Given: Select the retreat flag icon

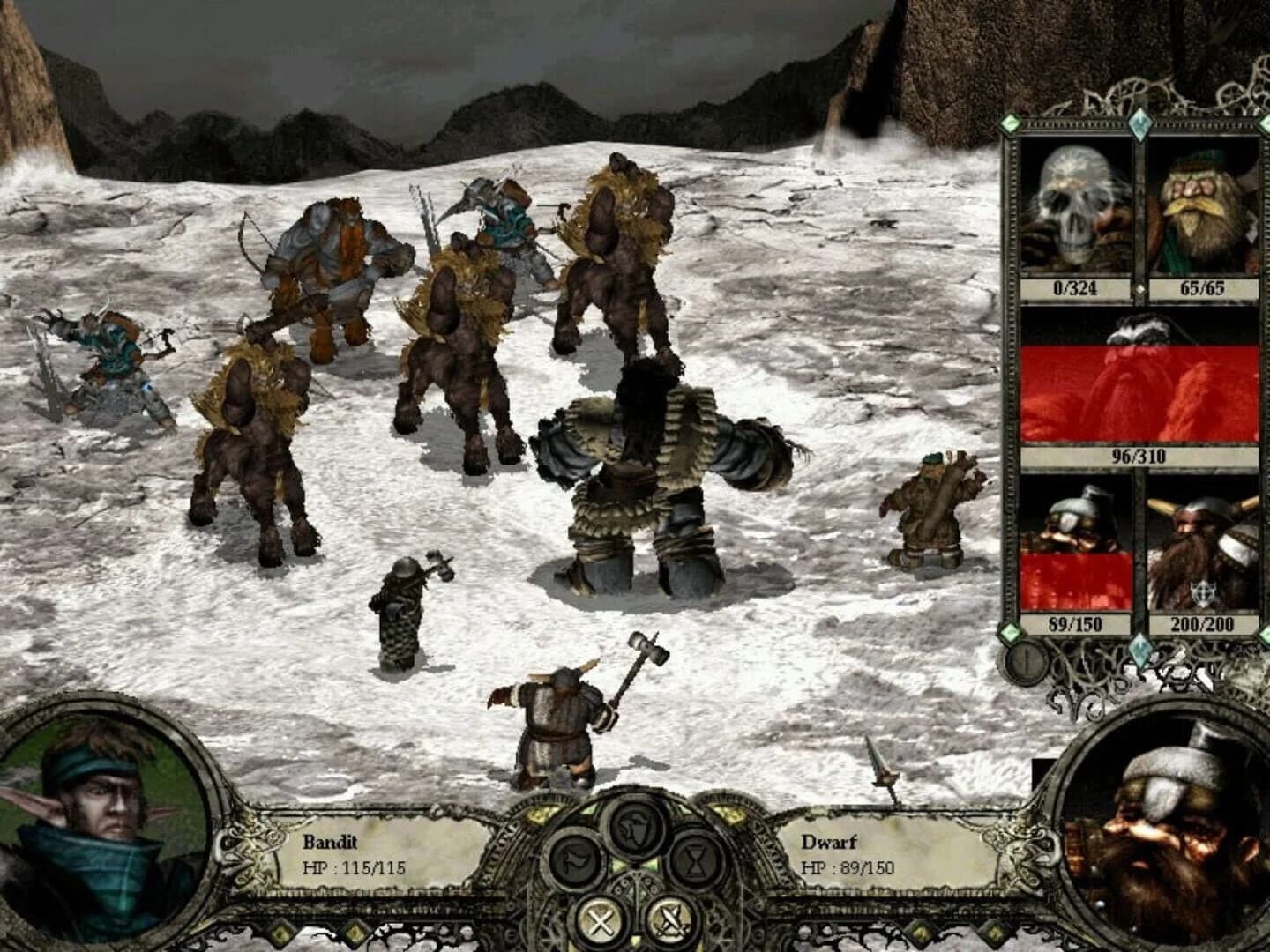Looking at the screenshot, I should (x=574, y=859).
